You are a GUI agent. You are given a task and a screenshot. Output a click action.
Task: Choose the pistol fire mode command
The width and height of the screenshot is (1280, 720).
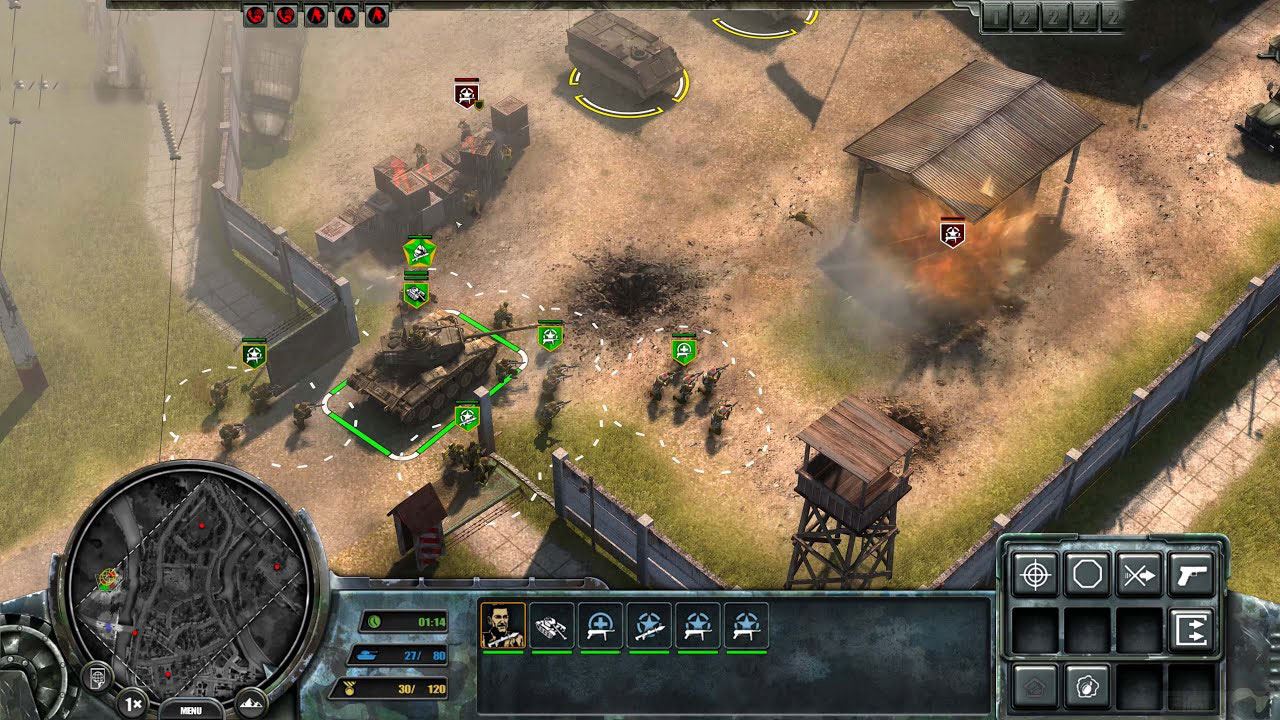pyautogui.click(x=1191, y=575)
